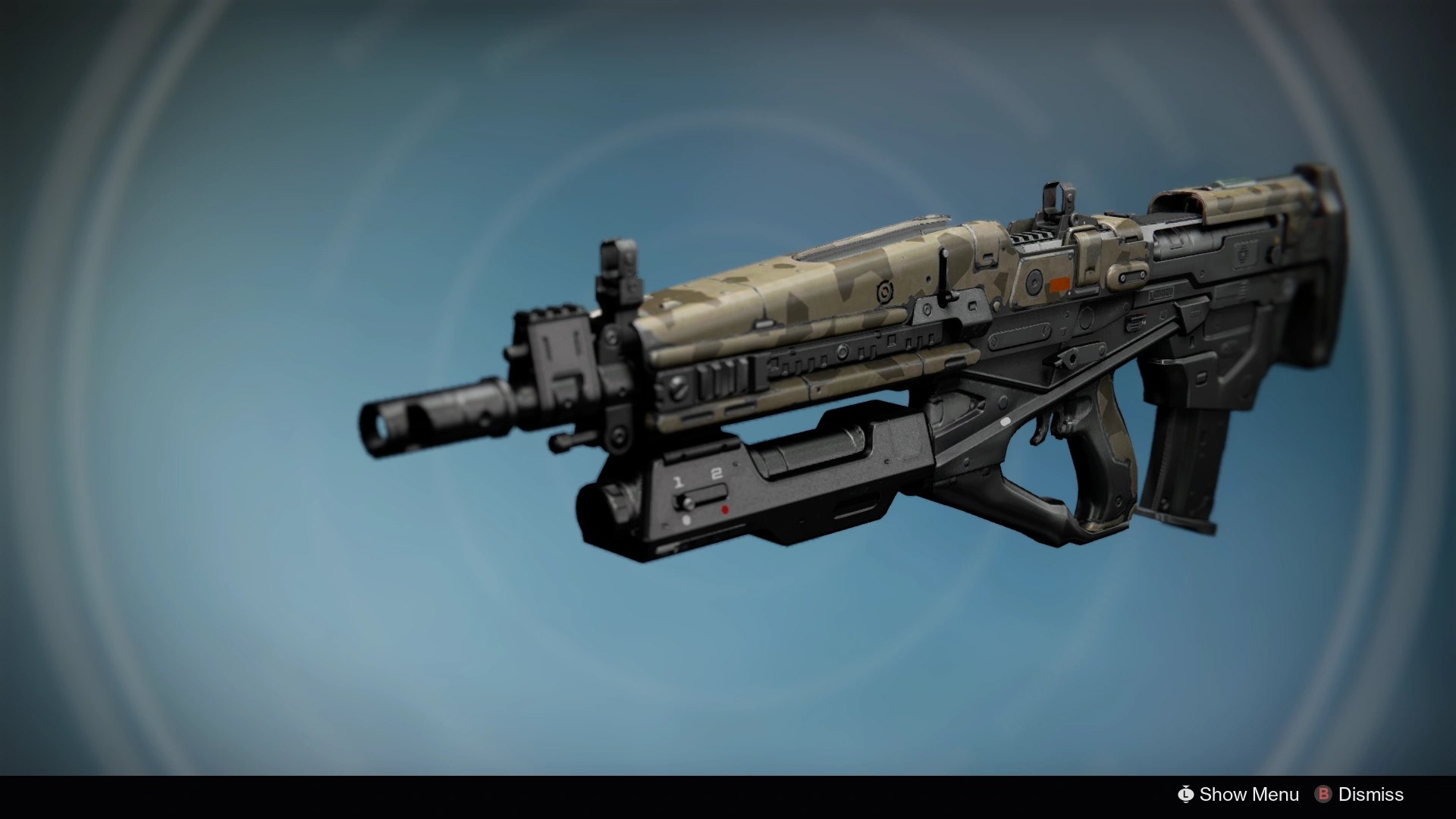Click the L-stick Show Menu icon
The image size is (1456, 819).
click(1185, 795)
